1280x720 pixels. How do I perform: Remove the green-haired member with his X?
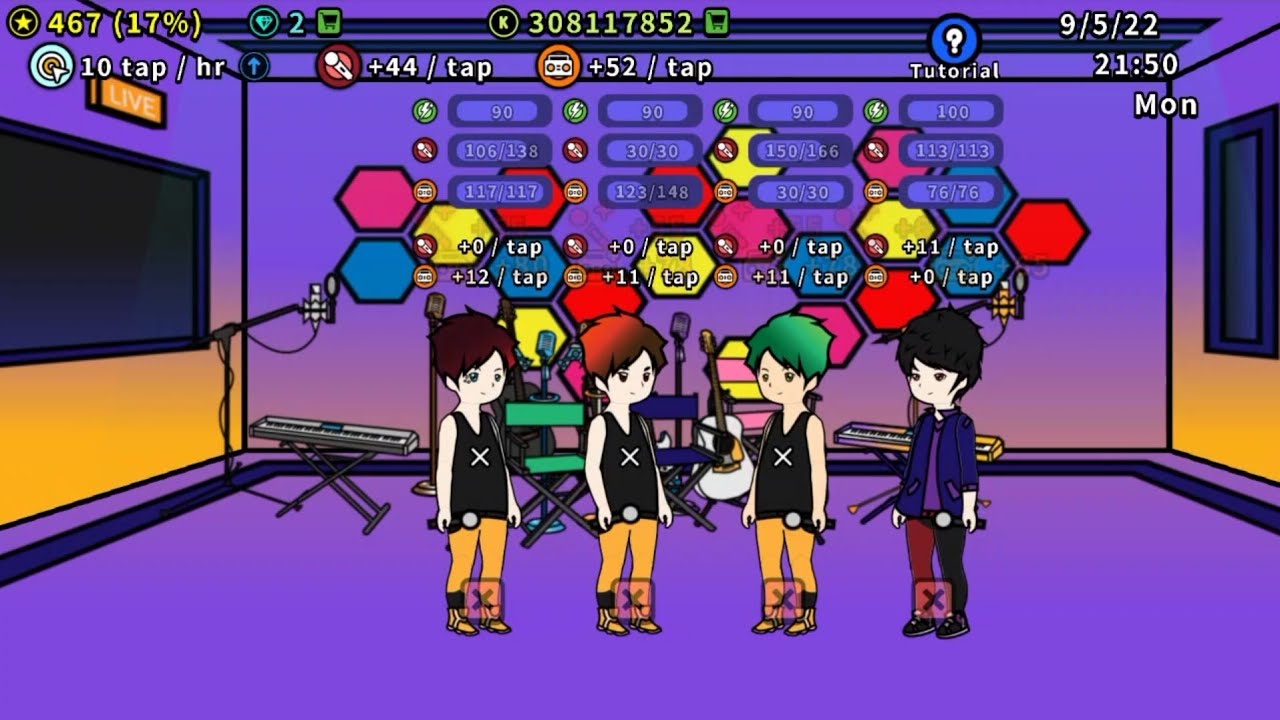[783, 600]
